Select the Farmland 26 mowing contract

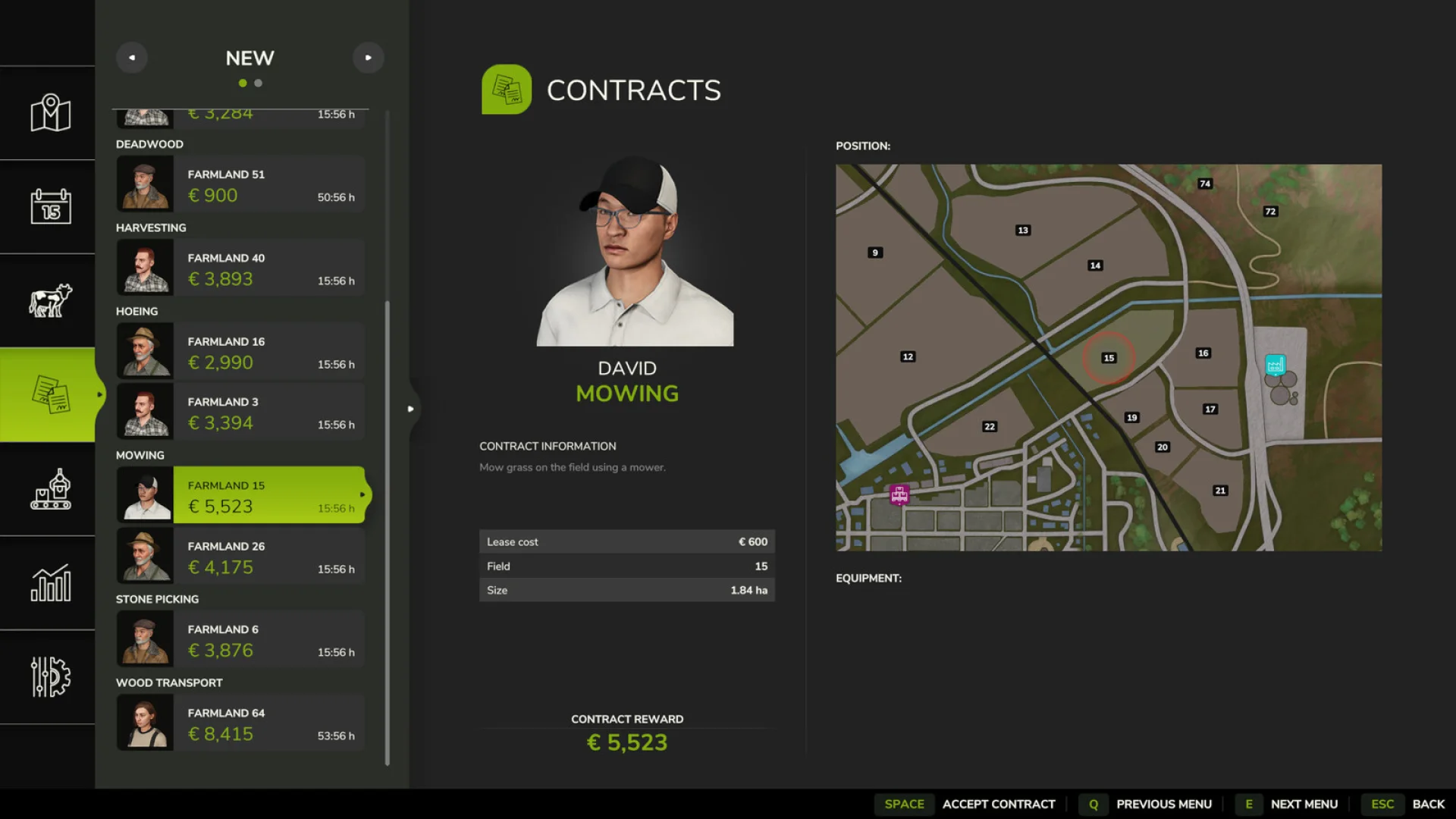tap(240, 556)
